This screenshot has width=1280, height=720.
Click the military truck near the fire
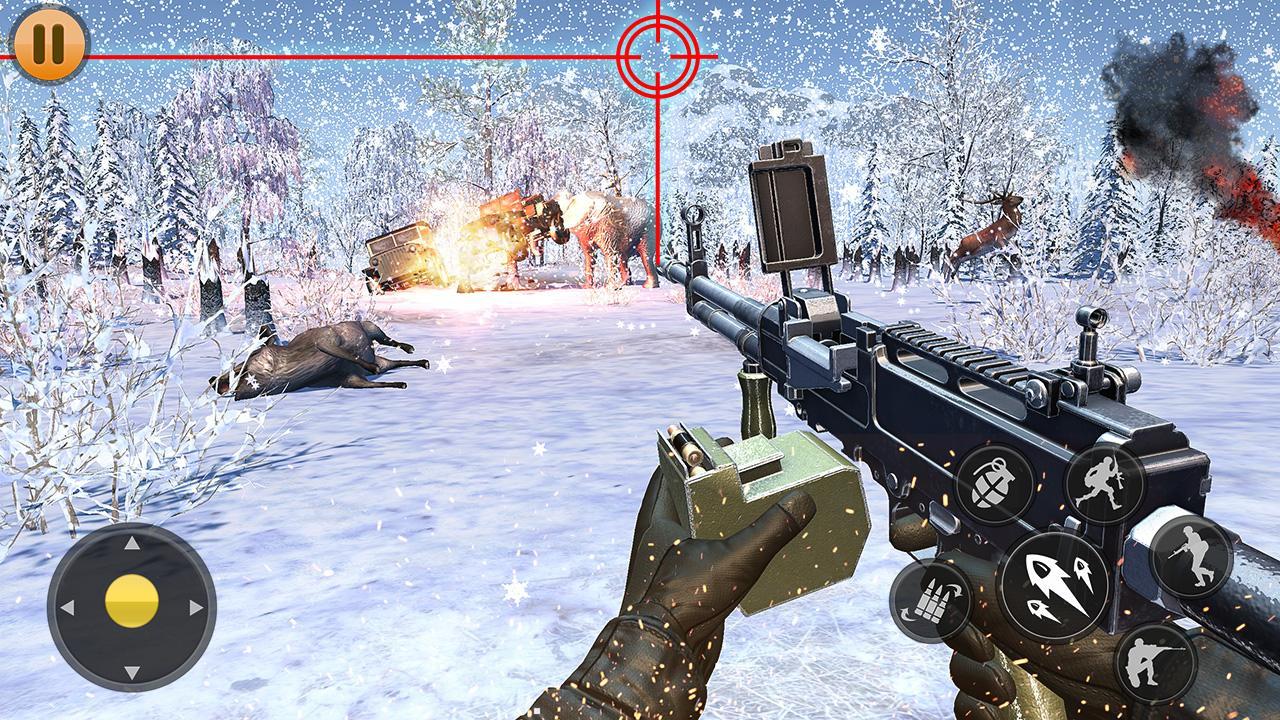400,255
